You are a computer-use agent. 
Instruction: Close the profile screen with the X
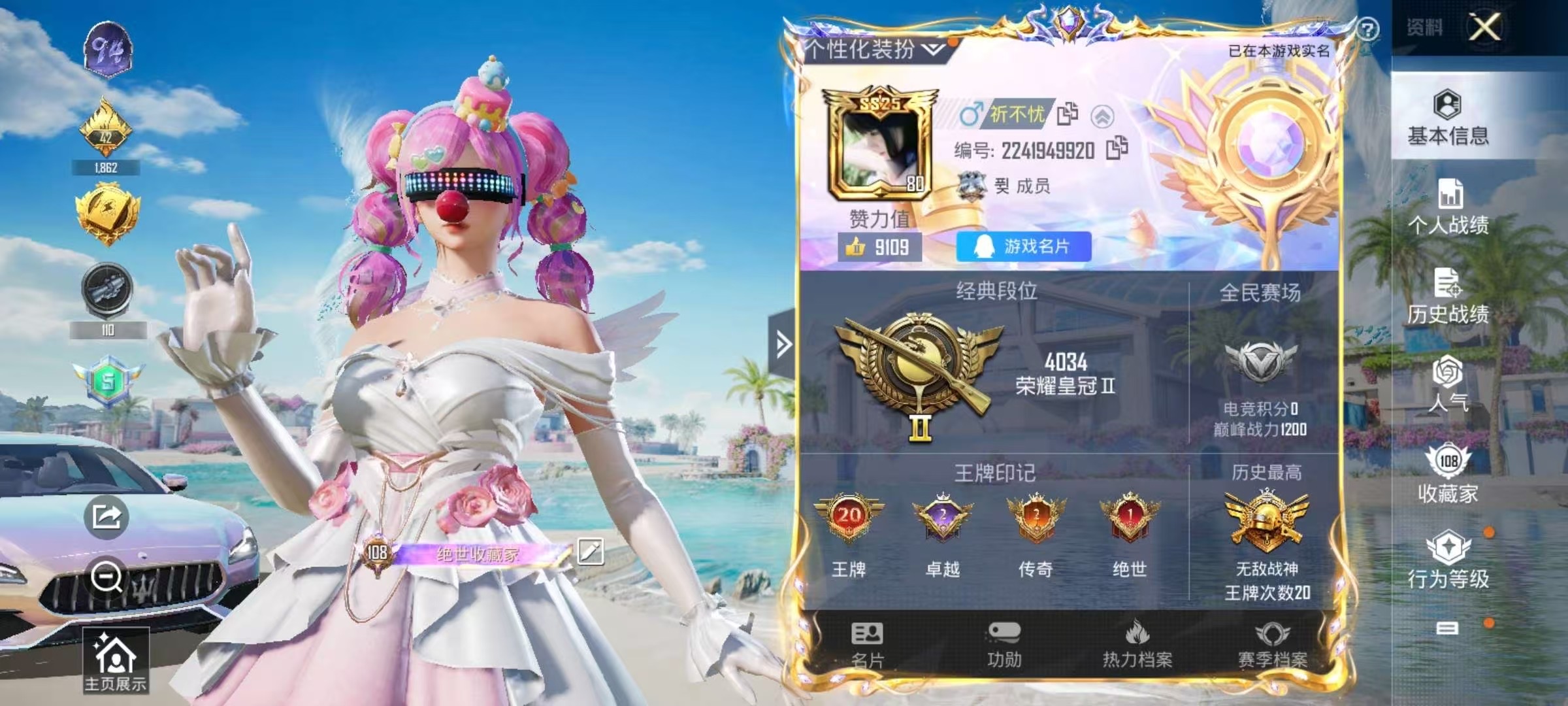coord(1485,27)
